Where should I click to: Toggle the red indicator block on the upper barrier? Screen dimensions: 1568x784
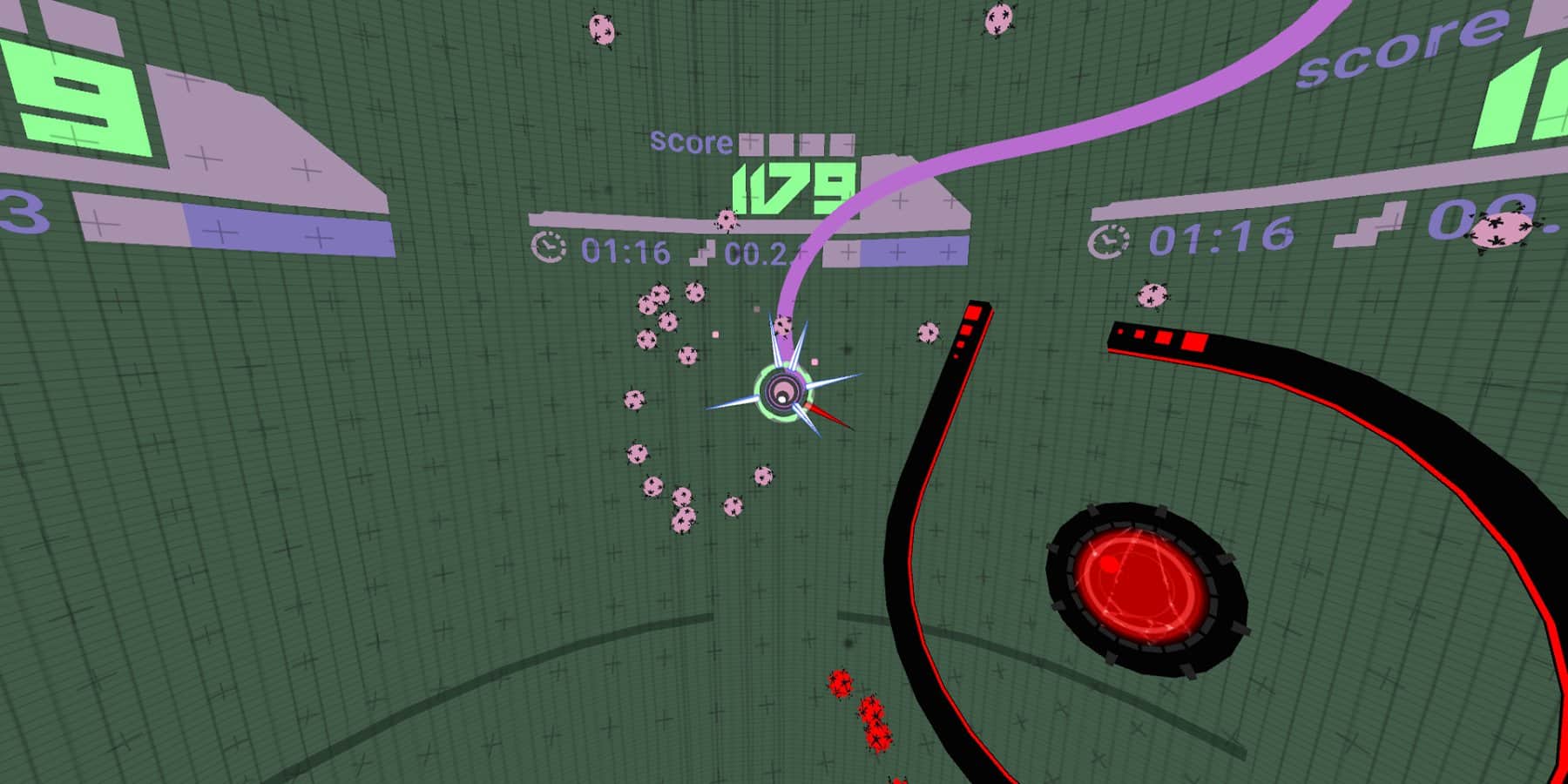pyautogui.click(x=1195, y=341)
